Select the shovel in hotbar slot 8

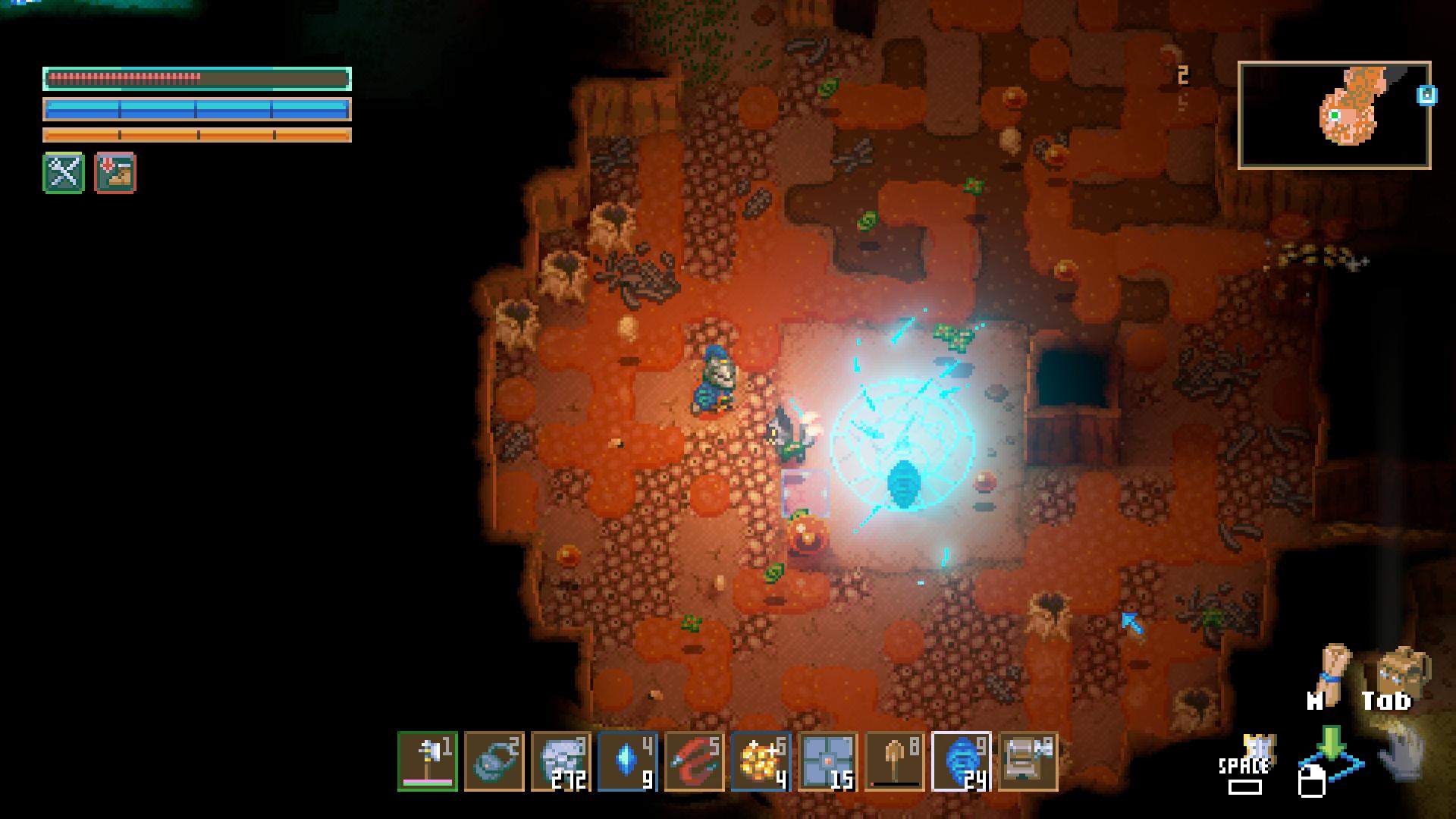[x=895, y=761]
